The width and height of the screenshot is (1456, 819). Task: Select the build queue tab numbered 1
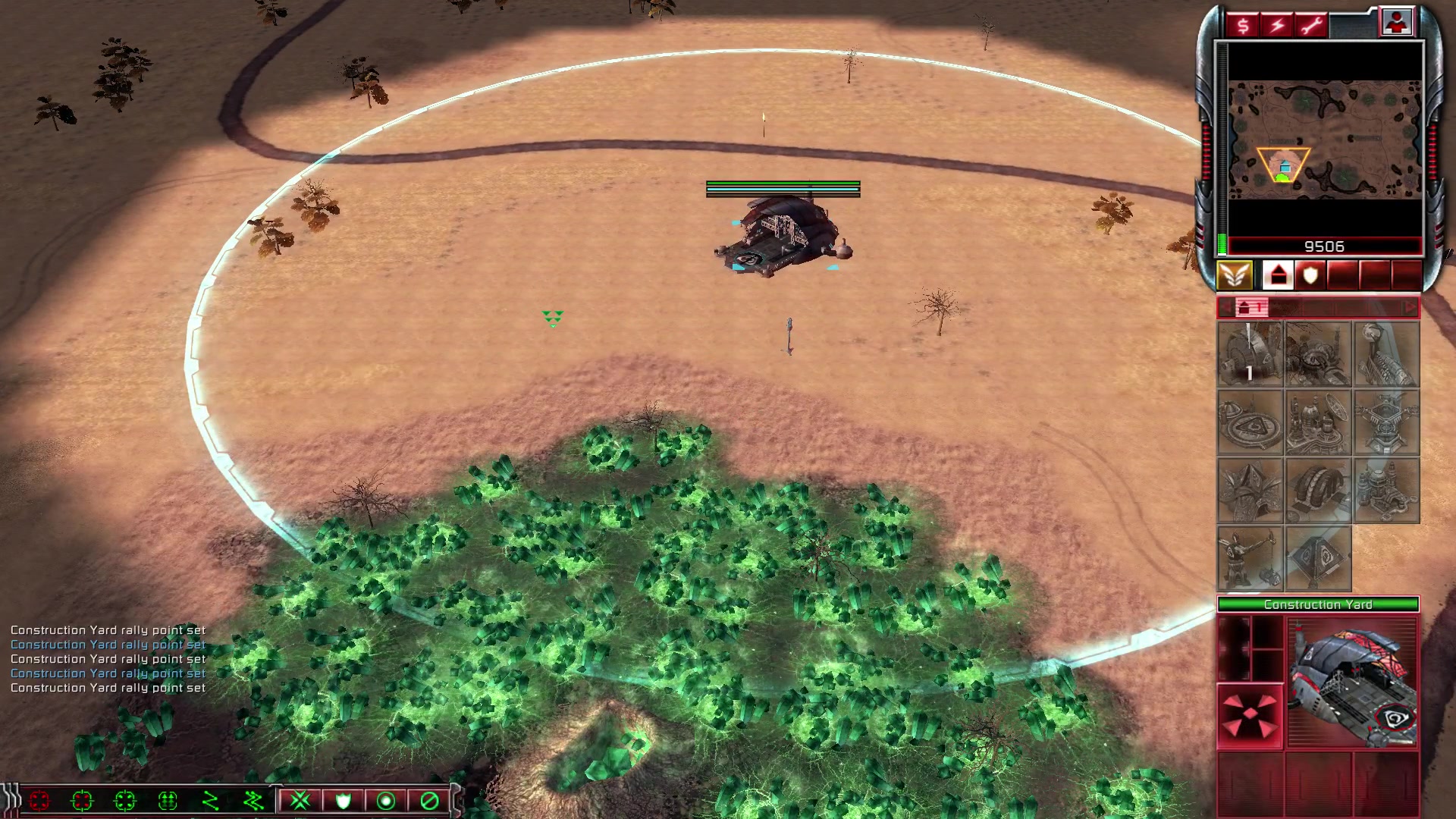point(1250,307)
